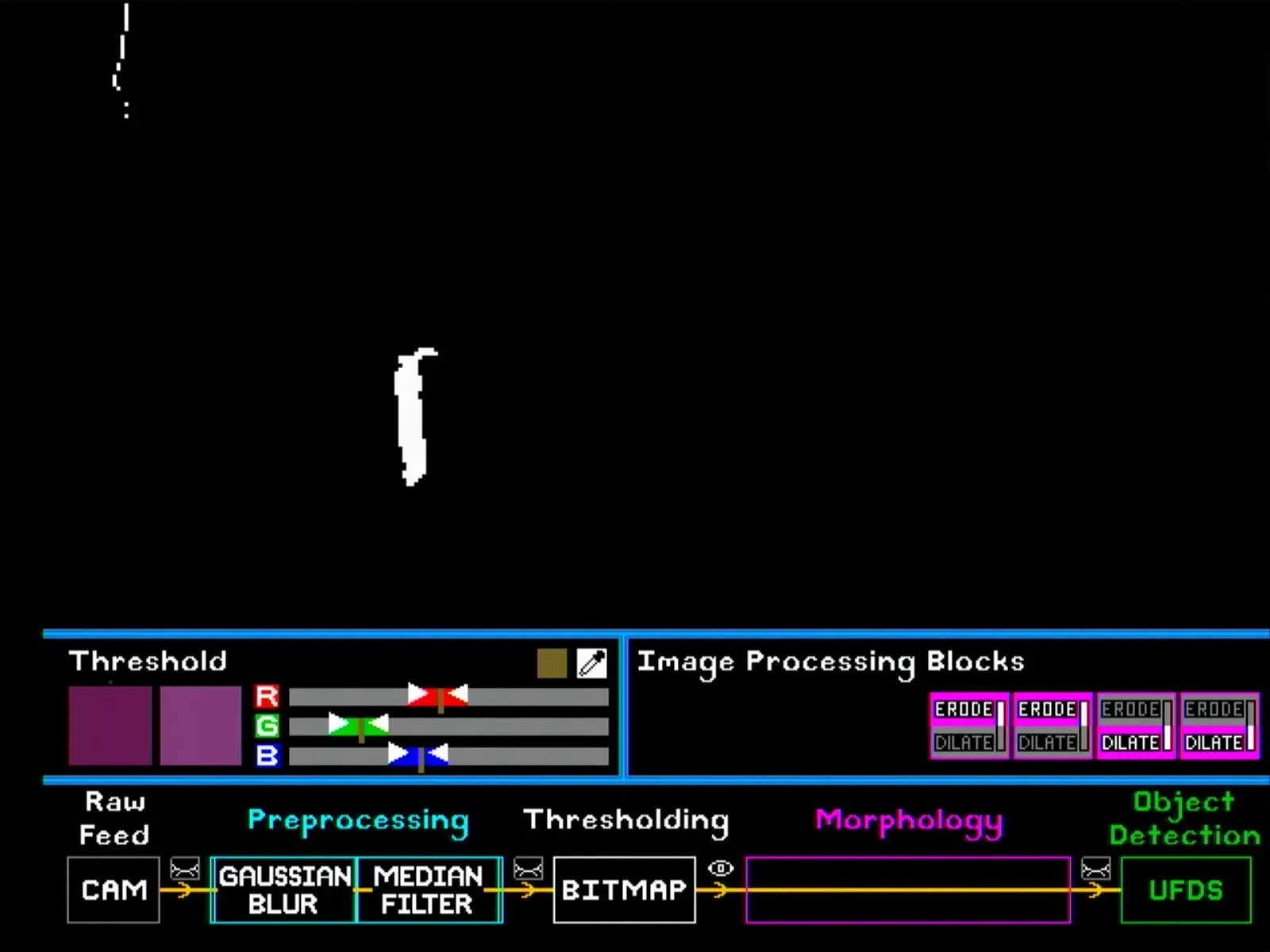1270x952 pixels.
Task: Open the UFDS object detection block
Action: [1186, 890]
